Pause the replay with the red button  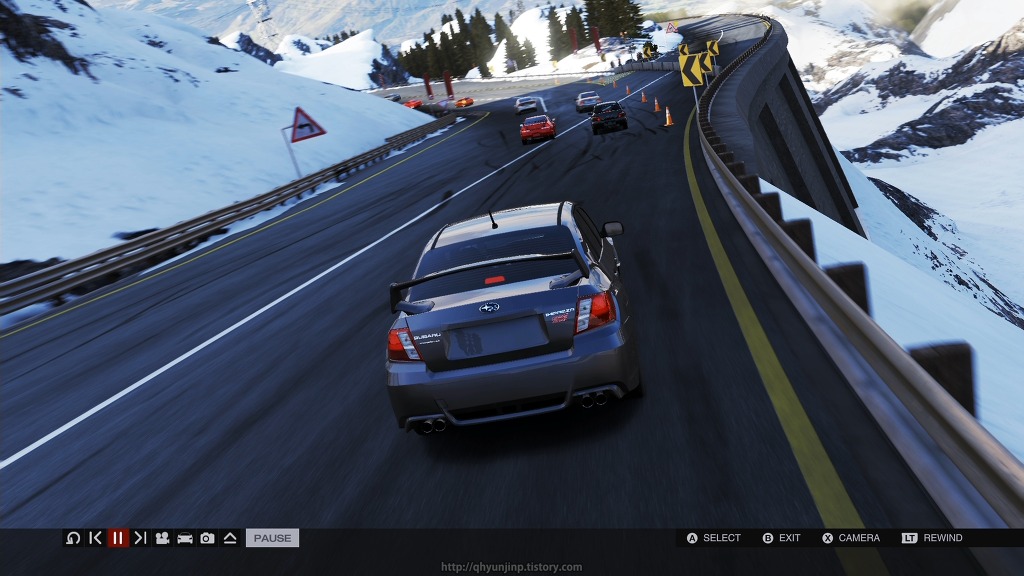point(118,538)
